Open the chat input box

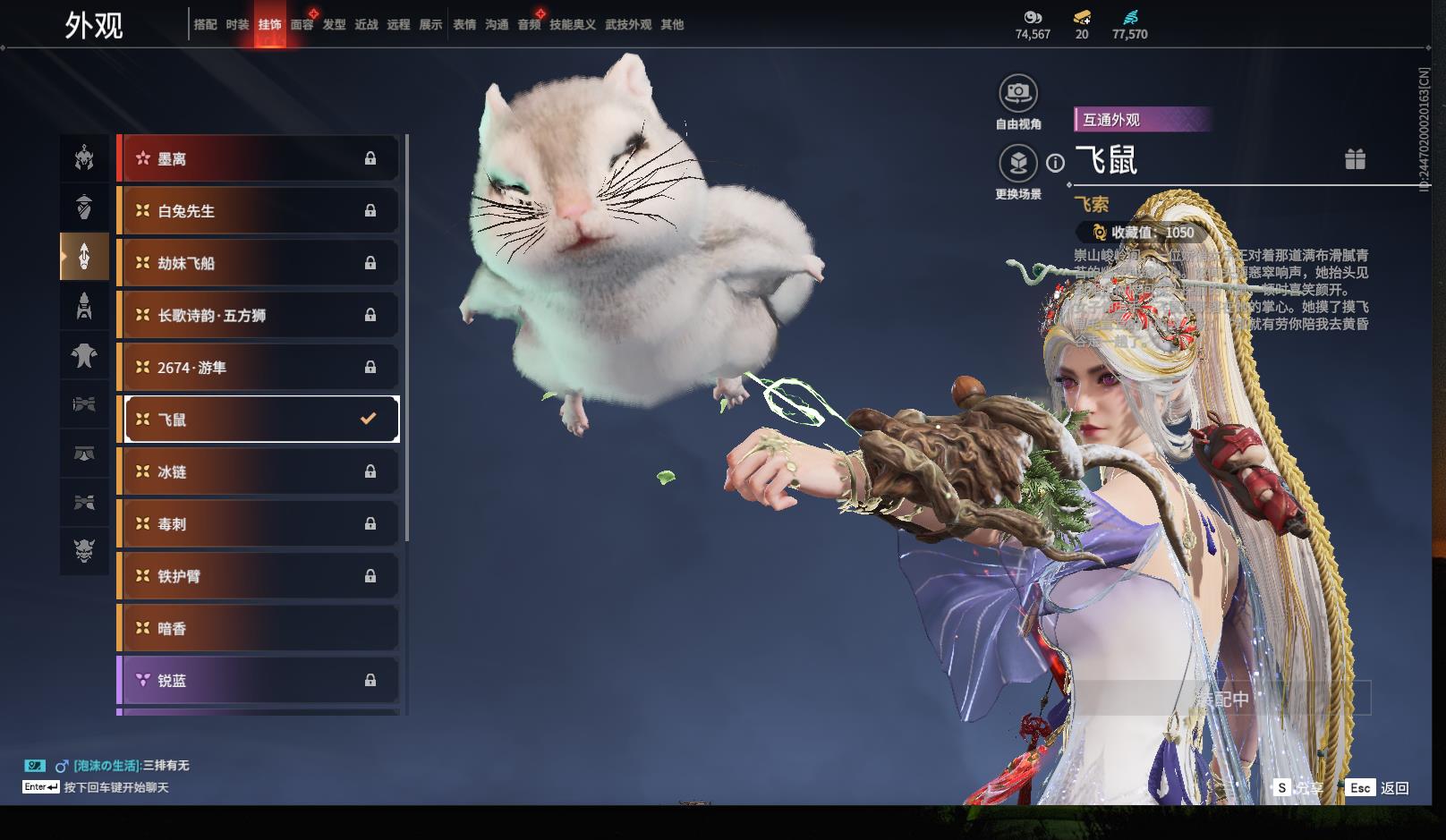pyautogui.click(x=116, y=787)
